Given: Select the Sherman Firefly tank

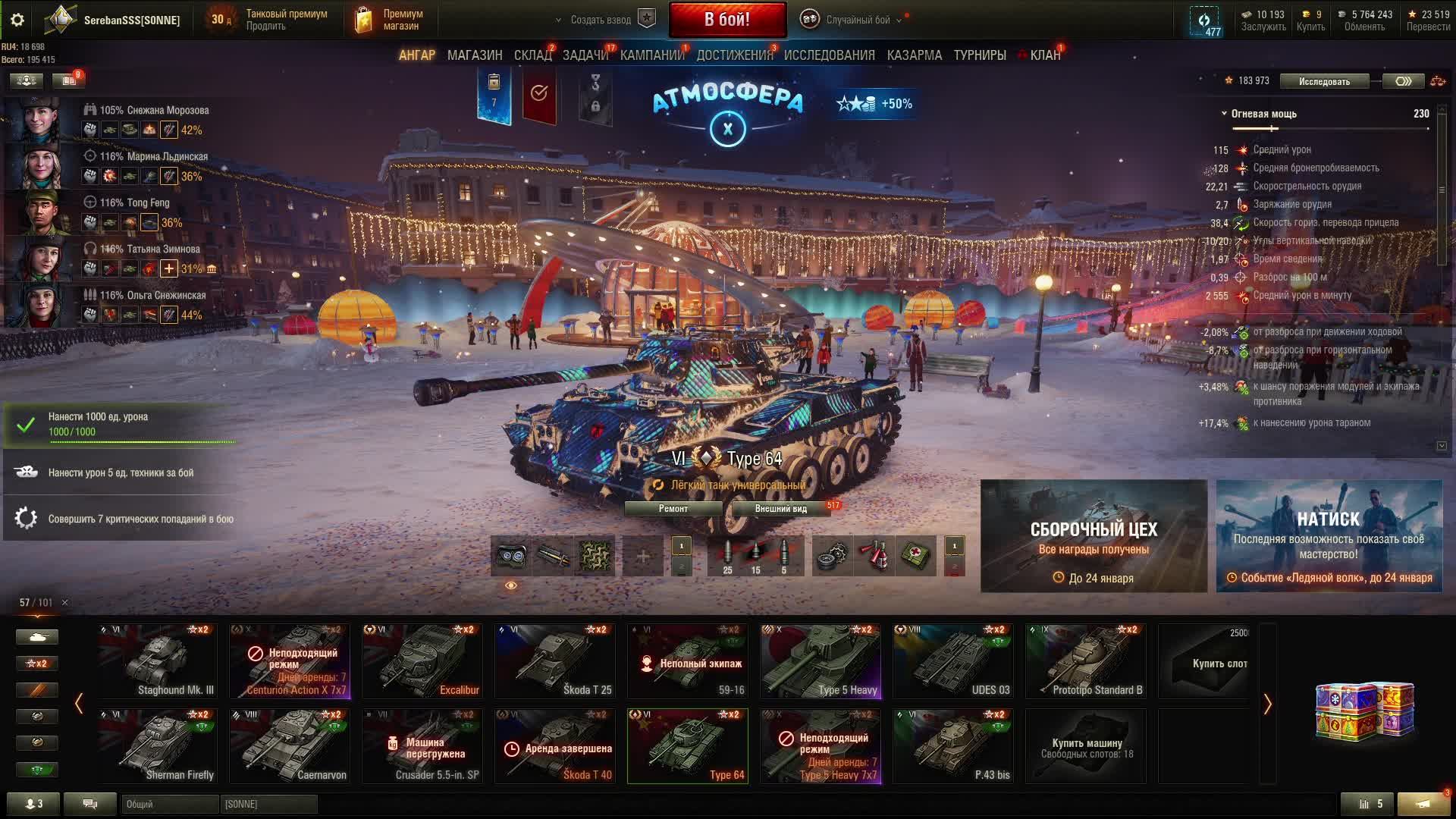Looking at the screenshot, I should click(157, 745).
